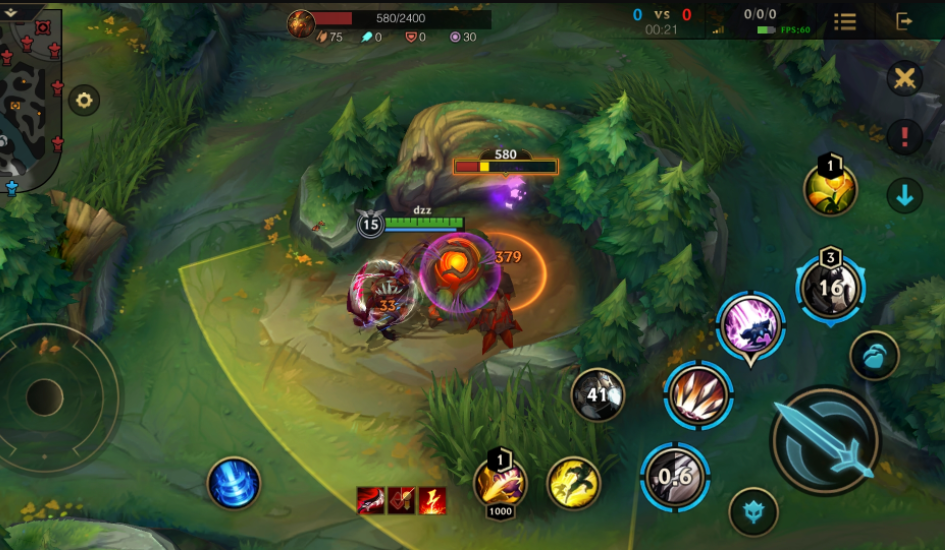The image size is (945, 550).
Task: Use the ability on 16 second cooldown
Action: pyautogui.click(x=830, y=289)
